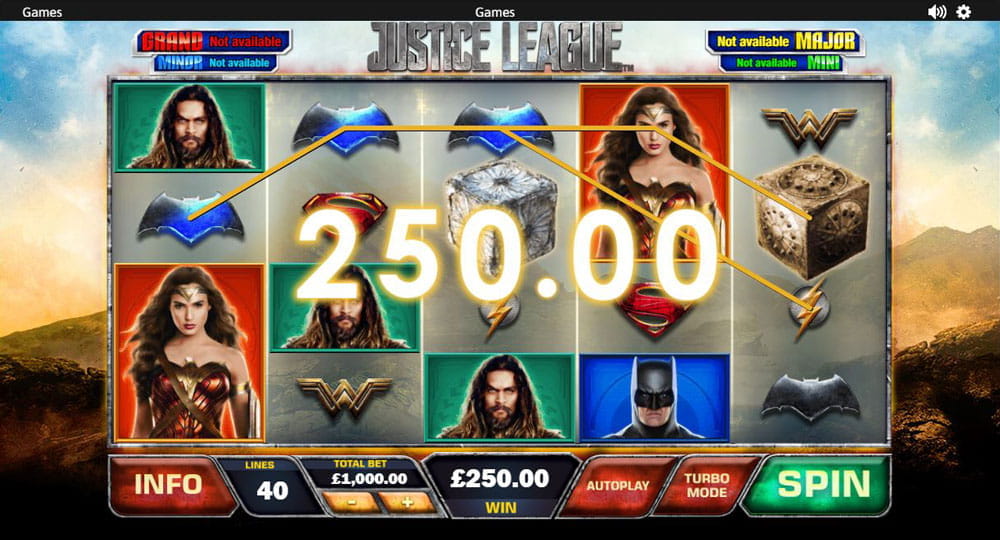Open the Games menu at top left
Viewport: 1000px width, 540px height.
pyautogui.click(x=42, y=12)
